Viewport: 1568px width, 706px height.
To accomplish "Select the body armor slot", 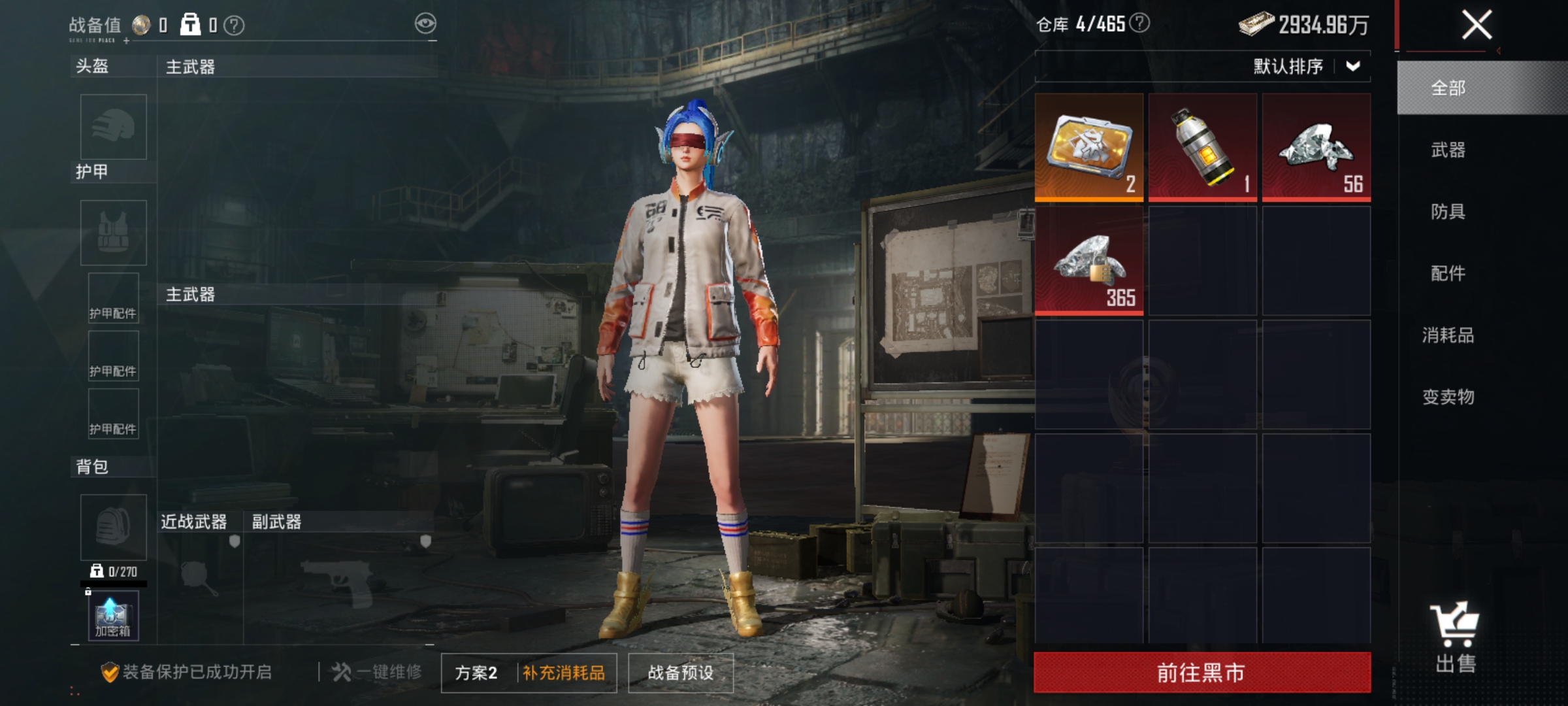I will coord(112,232).
